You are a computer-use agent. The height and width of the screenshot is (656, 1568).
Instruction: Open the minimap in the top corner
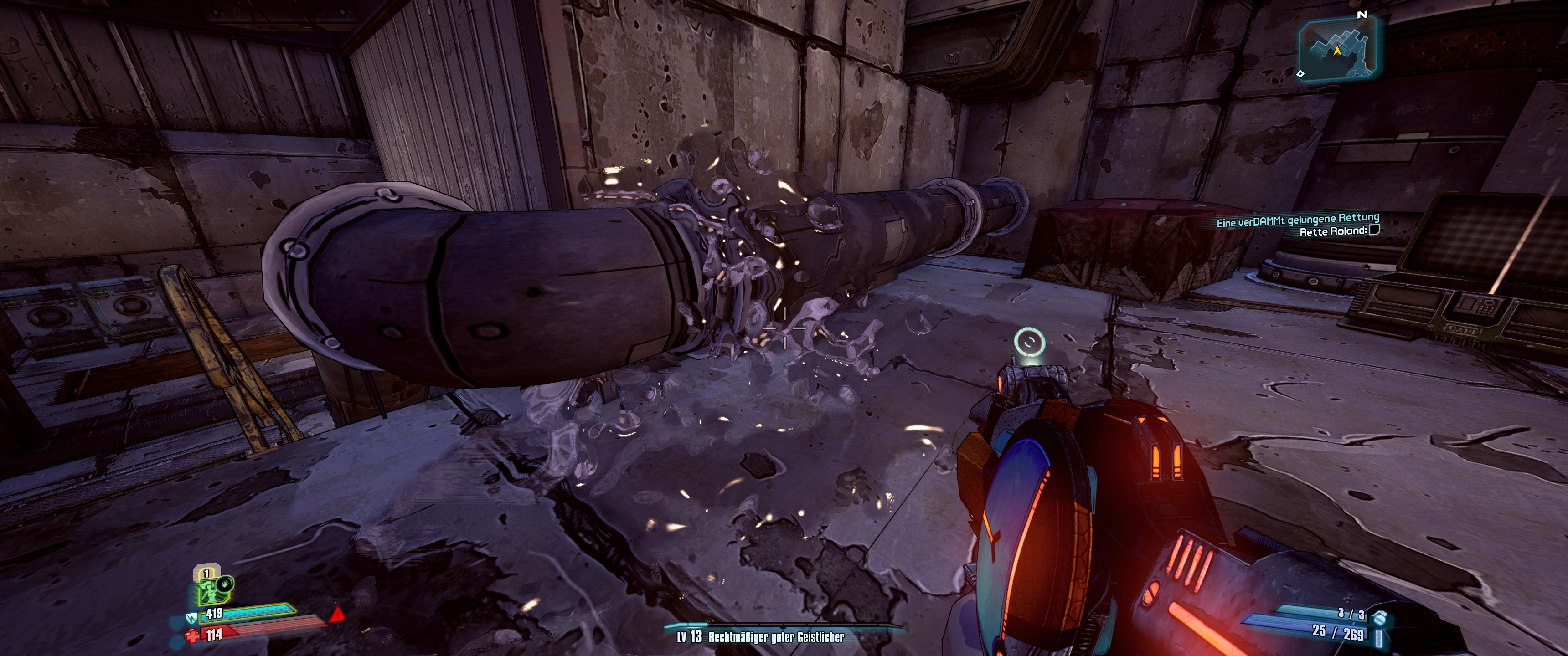(x=1338, y=49)
